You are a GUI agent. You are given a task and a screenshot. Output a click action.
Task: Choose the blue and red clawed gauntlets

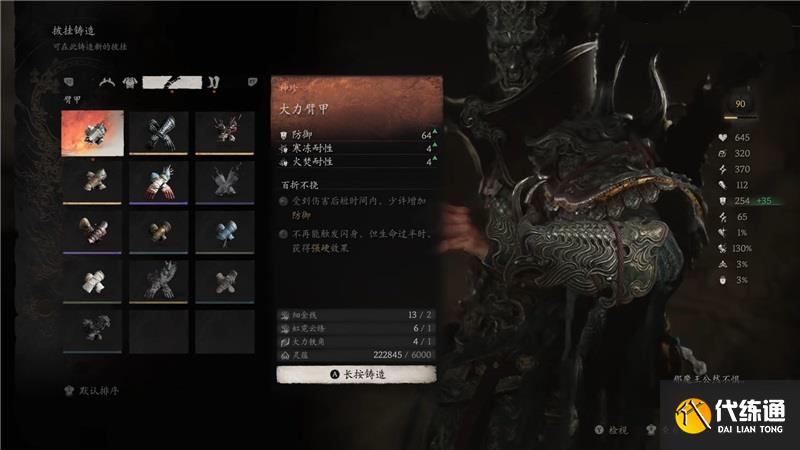tap(155, 182)
